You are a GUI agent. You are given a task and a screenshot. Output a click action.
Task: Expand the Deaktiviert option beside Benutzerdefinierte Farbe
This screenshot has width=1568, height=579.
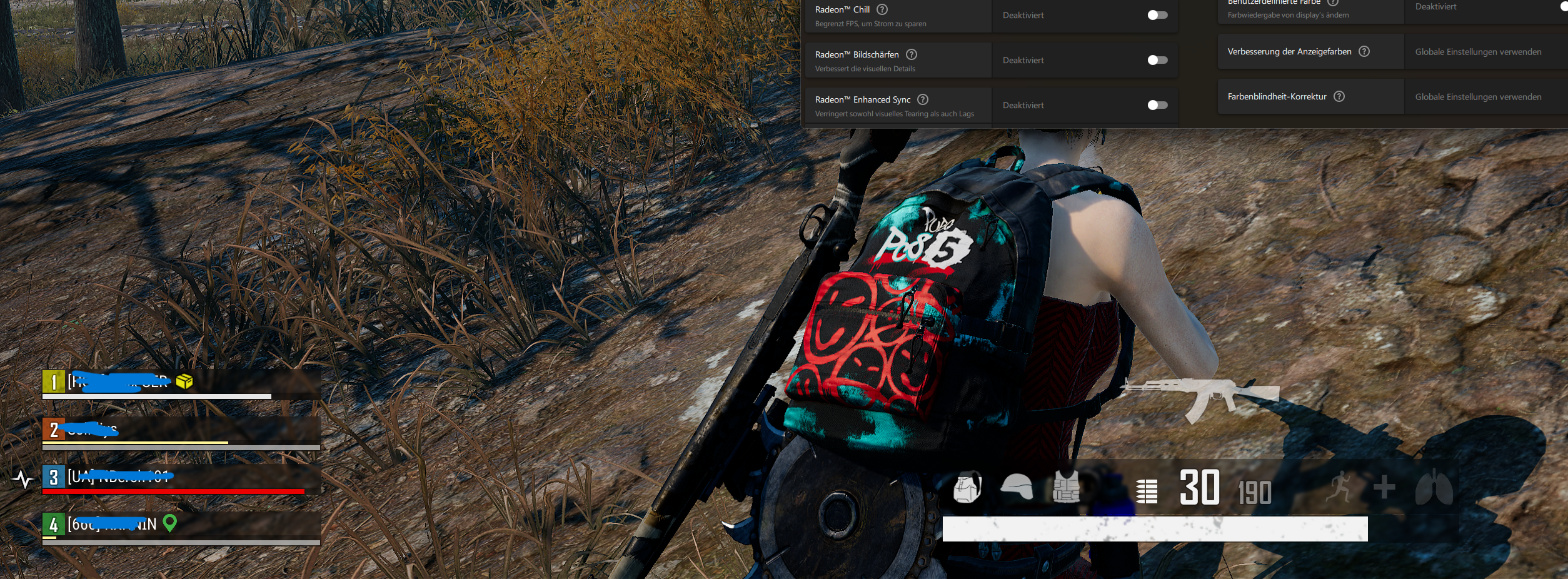(x=1436, y=6)
